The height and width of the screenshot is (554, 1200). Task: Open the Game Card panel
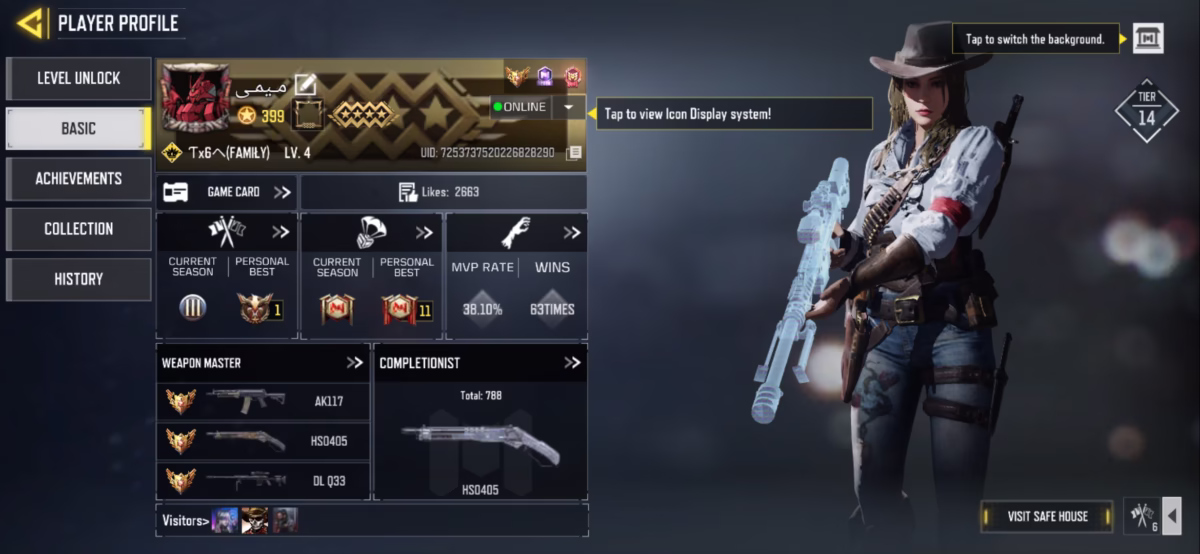(x=227, y=192)
